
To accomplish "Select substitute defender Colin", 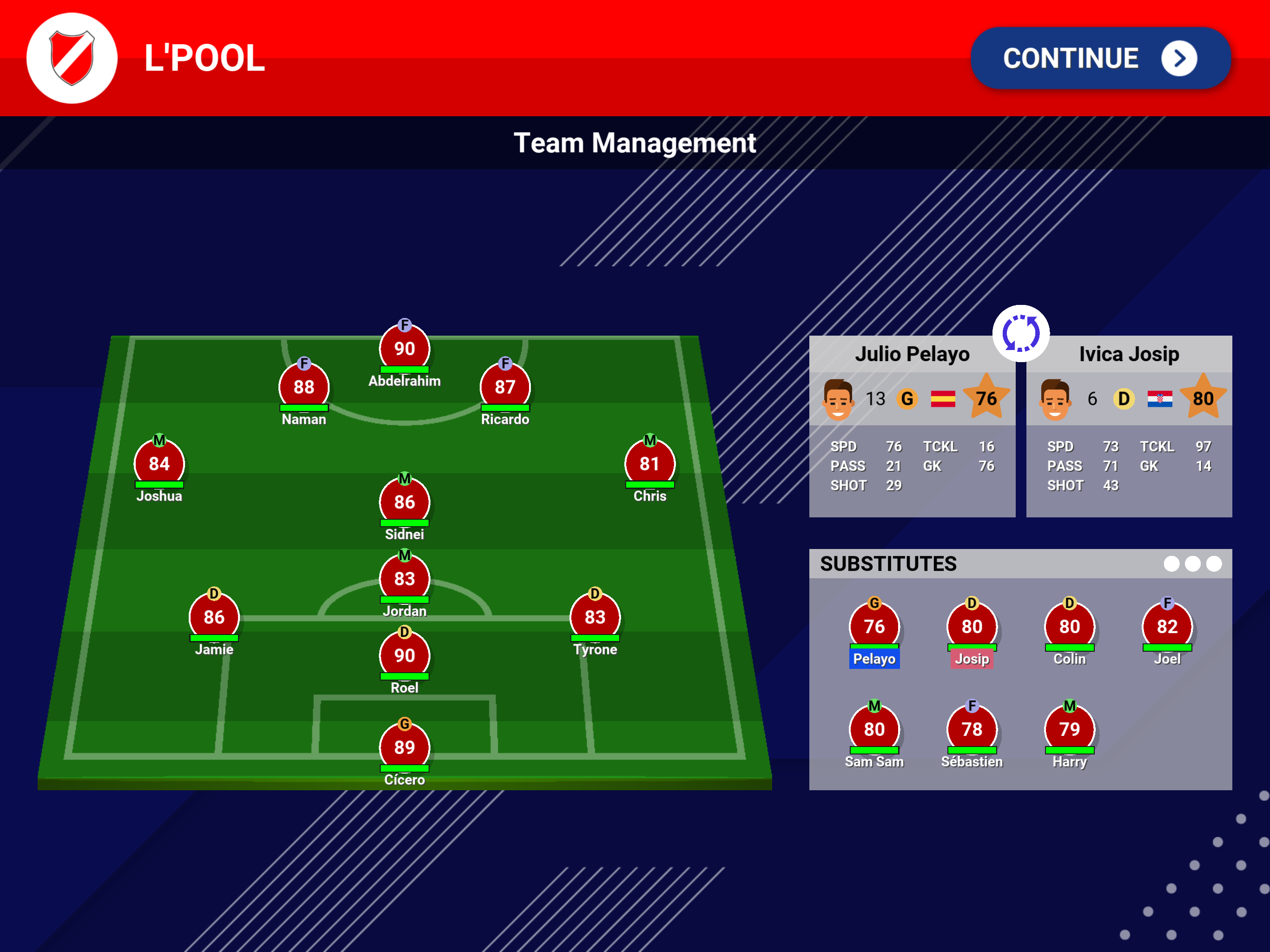I will click(x=1069, y=627).
